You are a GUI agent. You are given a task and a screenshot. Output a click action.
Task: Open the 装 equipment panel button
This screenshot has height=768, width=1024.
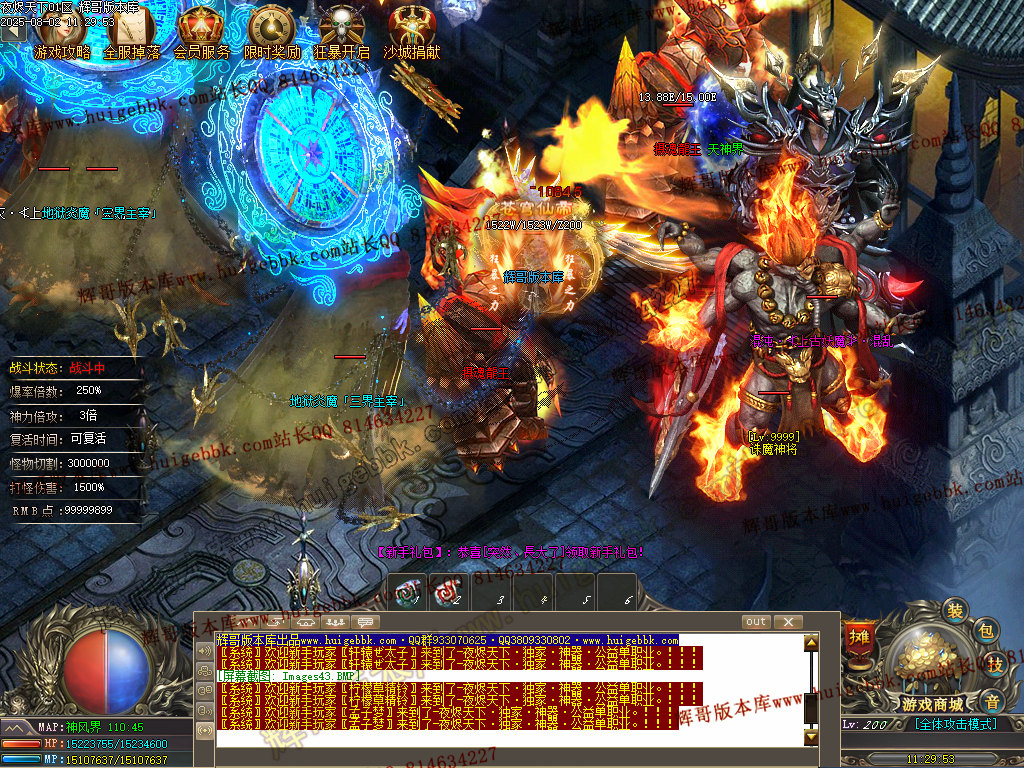click(x=956, y=611)
